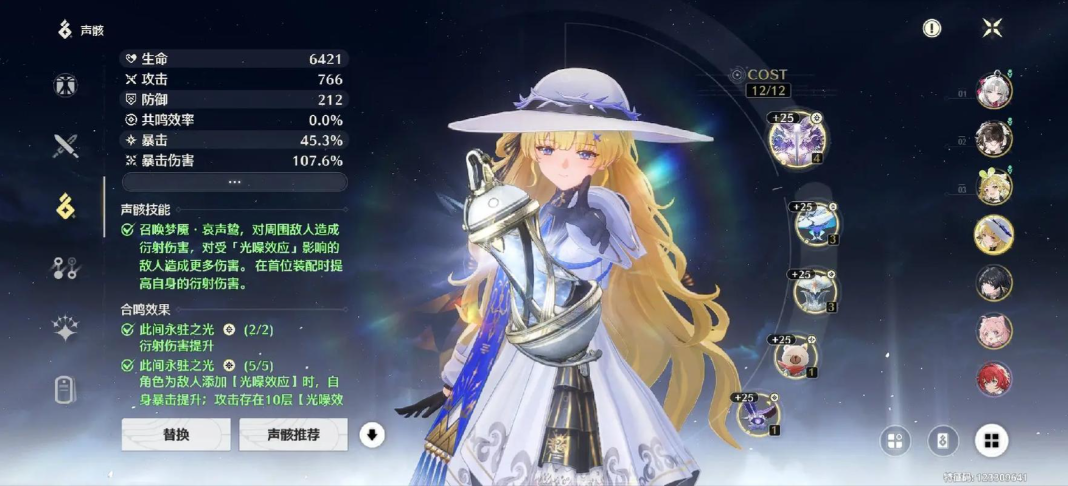This screenshot has width=1068, height=486.
Task: Select the cost-4 main echo slot
Action: tap(796, 139)
